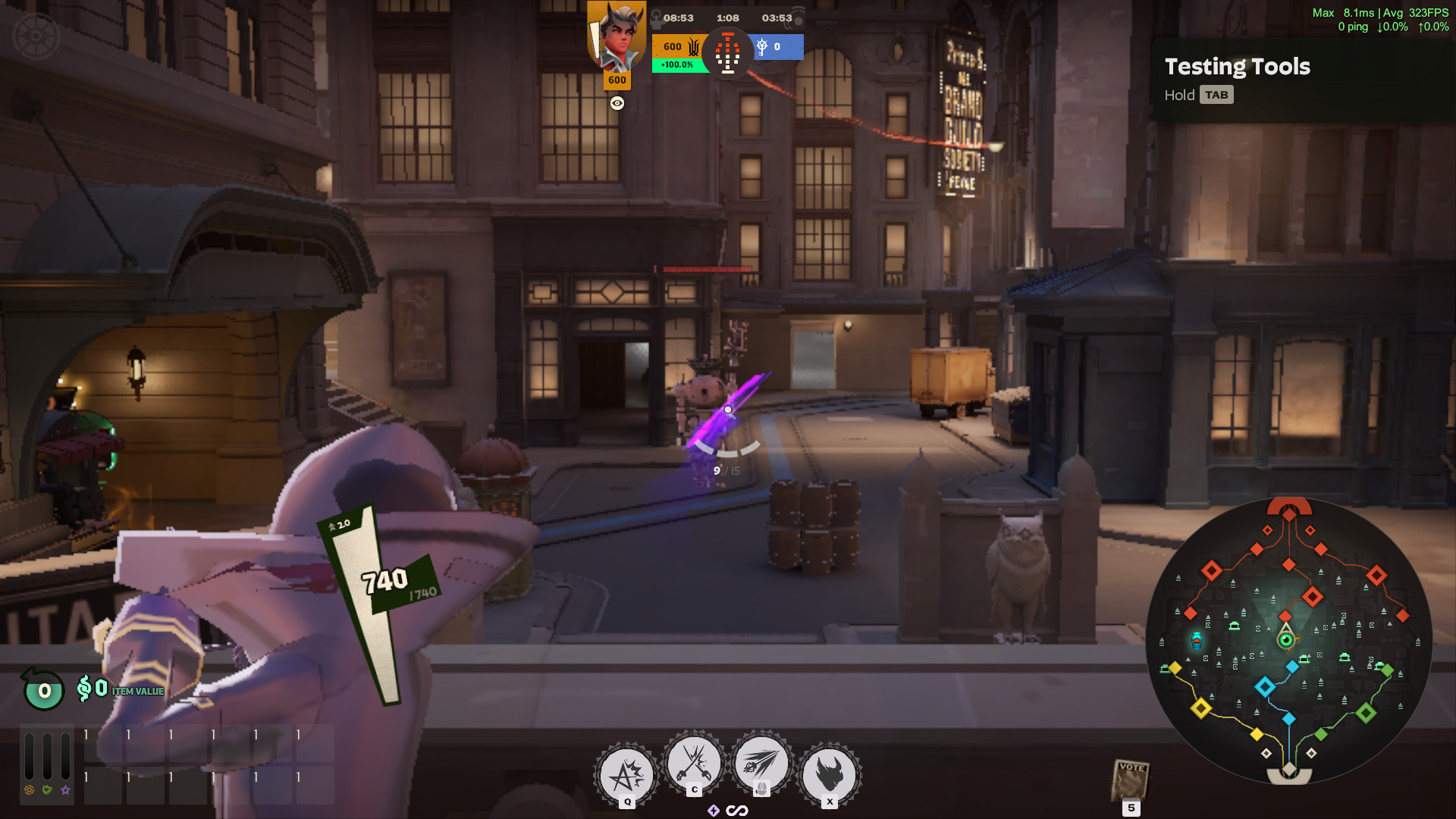Image resolution: width=1456 pixels, height=819 pixels.
Task: Click the green potion flask counter
Action: (44, 690)
